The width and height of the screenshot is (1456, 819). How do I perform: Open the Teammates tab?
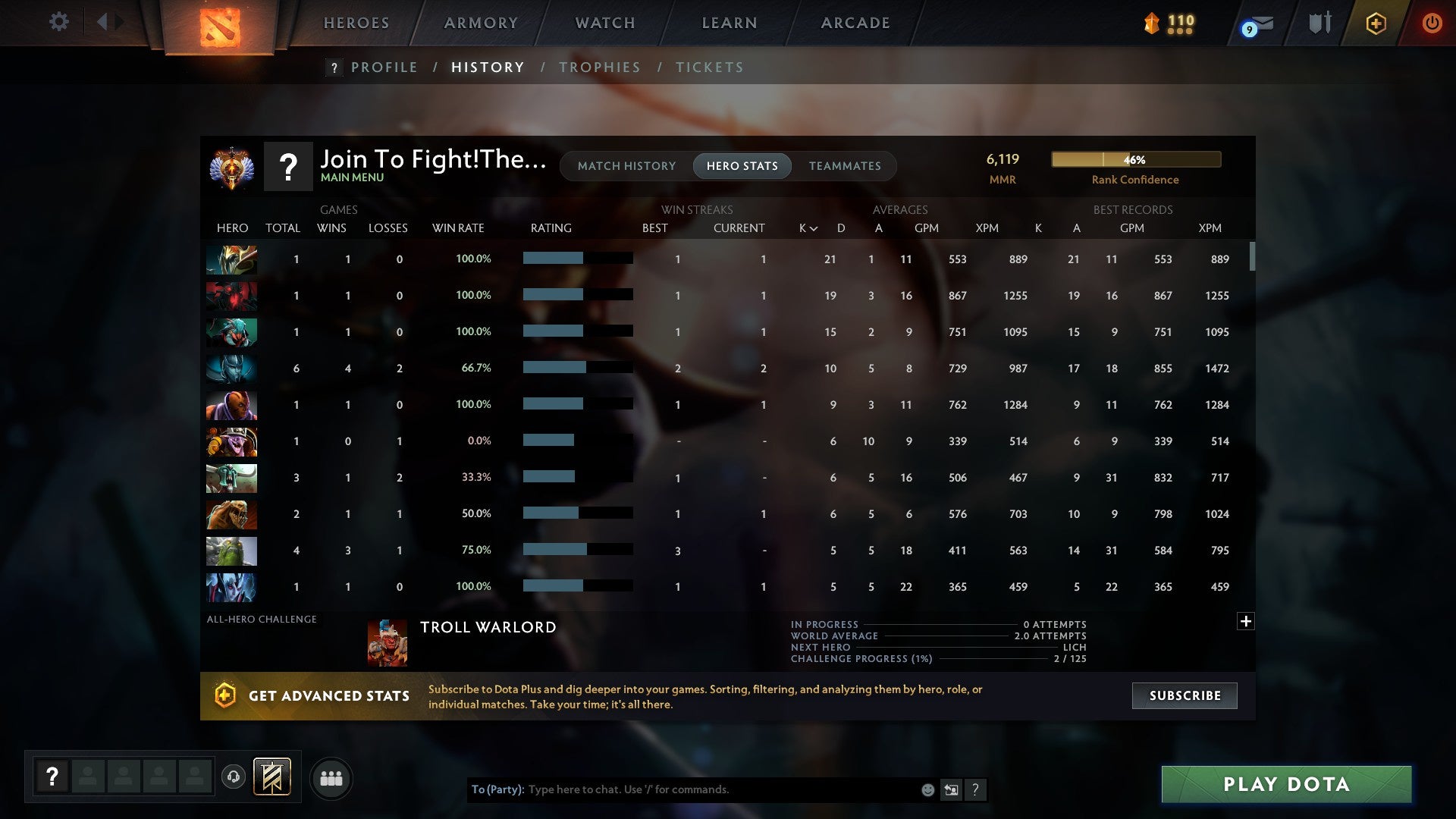pos(845,165)
